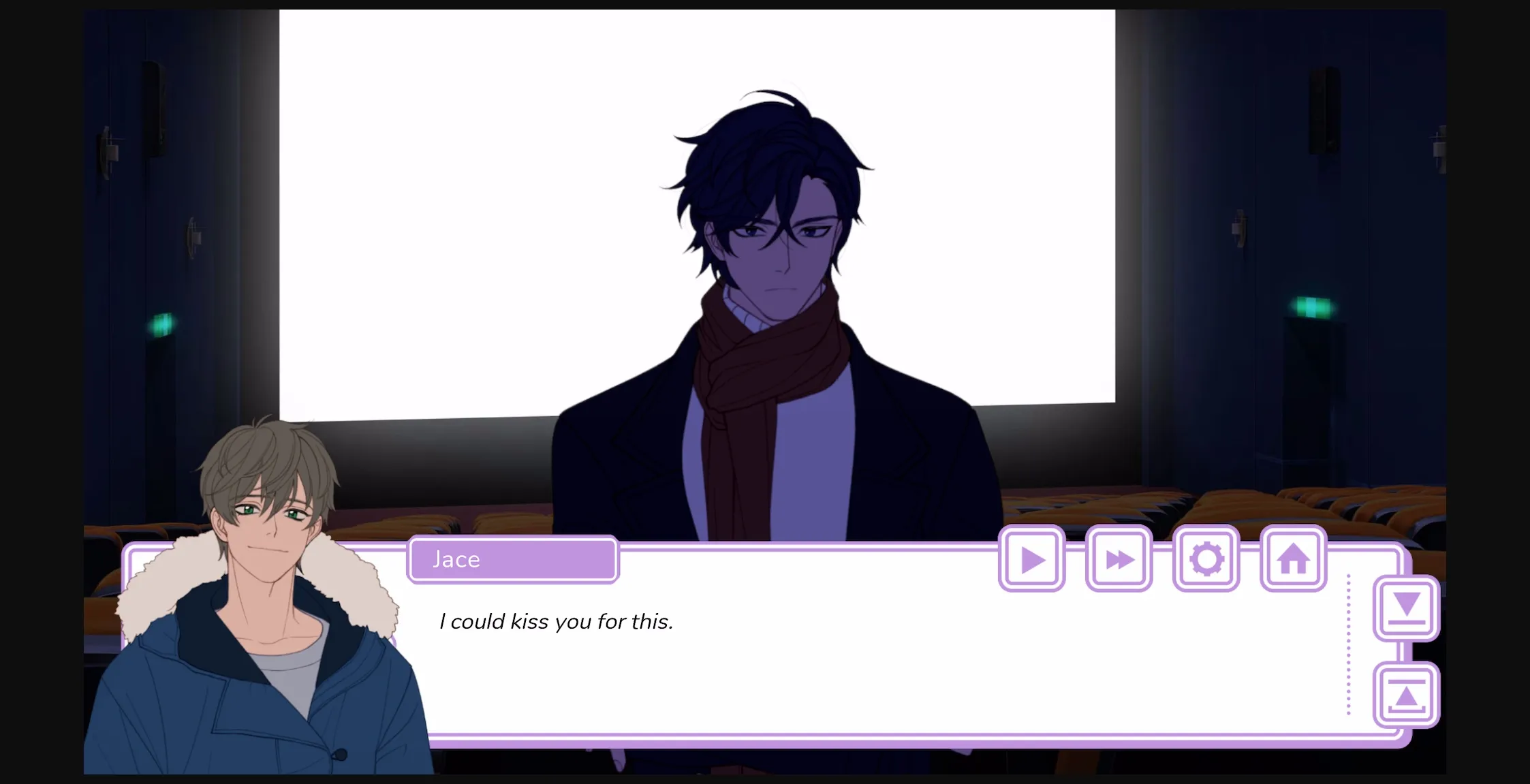
Task: Select the auto-play triangle button
Action: coord(1032,559)
